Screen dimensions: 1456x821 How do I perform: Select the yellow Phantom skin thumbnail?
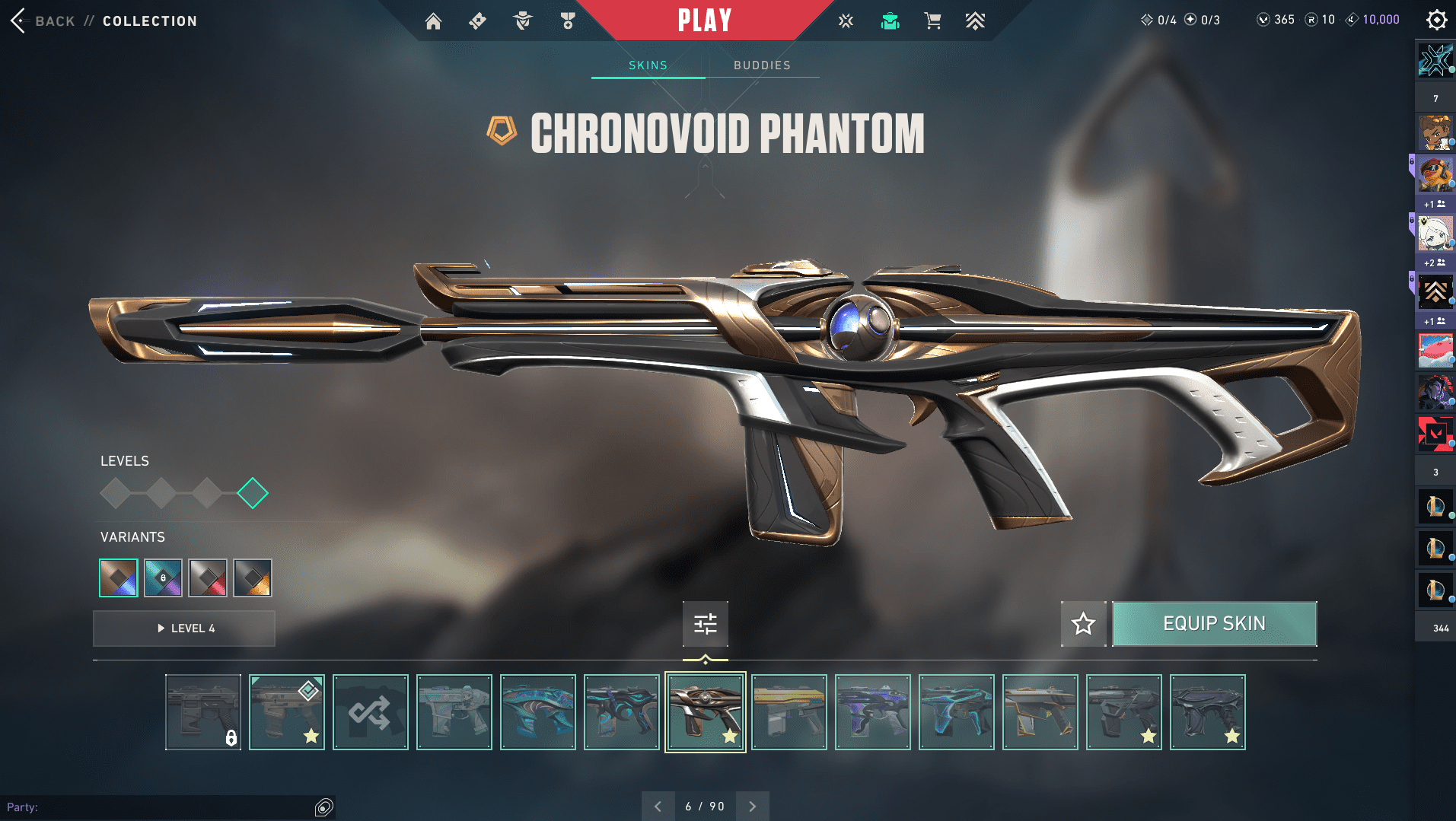click(x=789, y=712)
